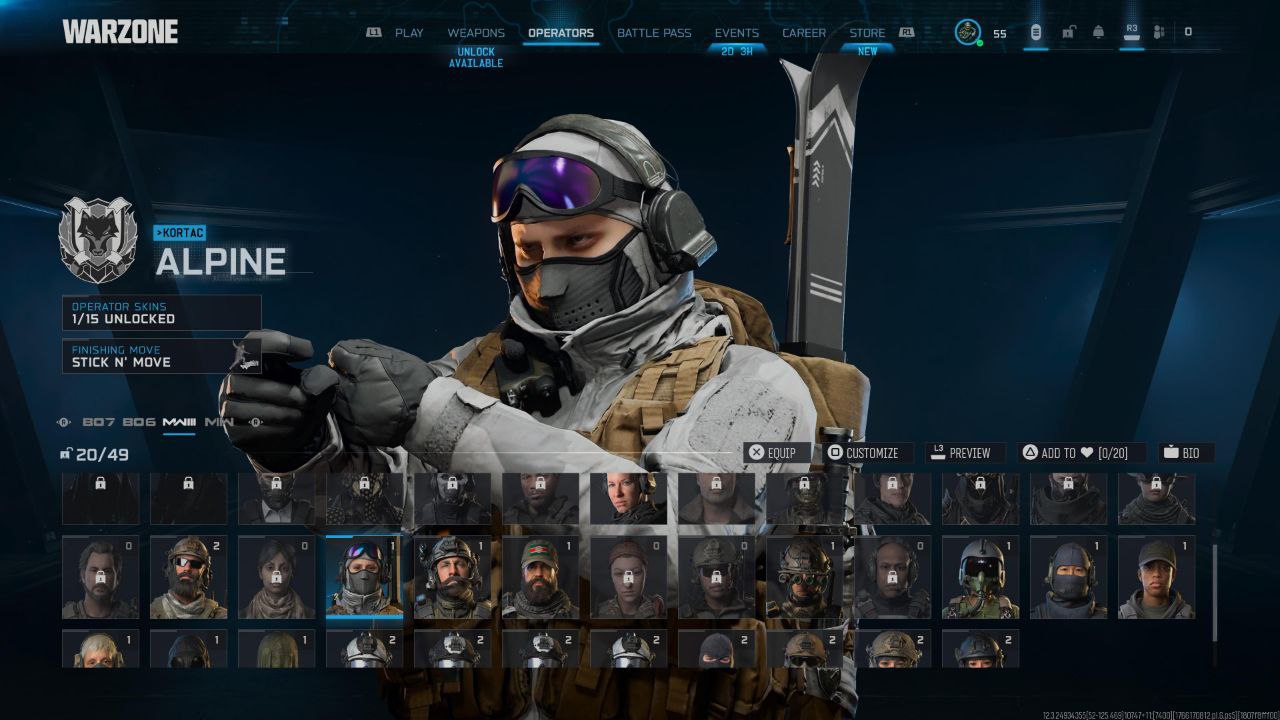Screen dimensions: 1280x720
Task: Show the Career tab
Action: click(804, 33)
